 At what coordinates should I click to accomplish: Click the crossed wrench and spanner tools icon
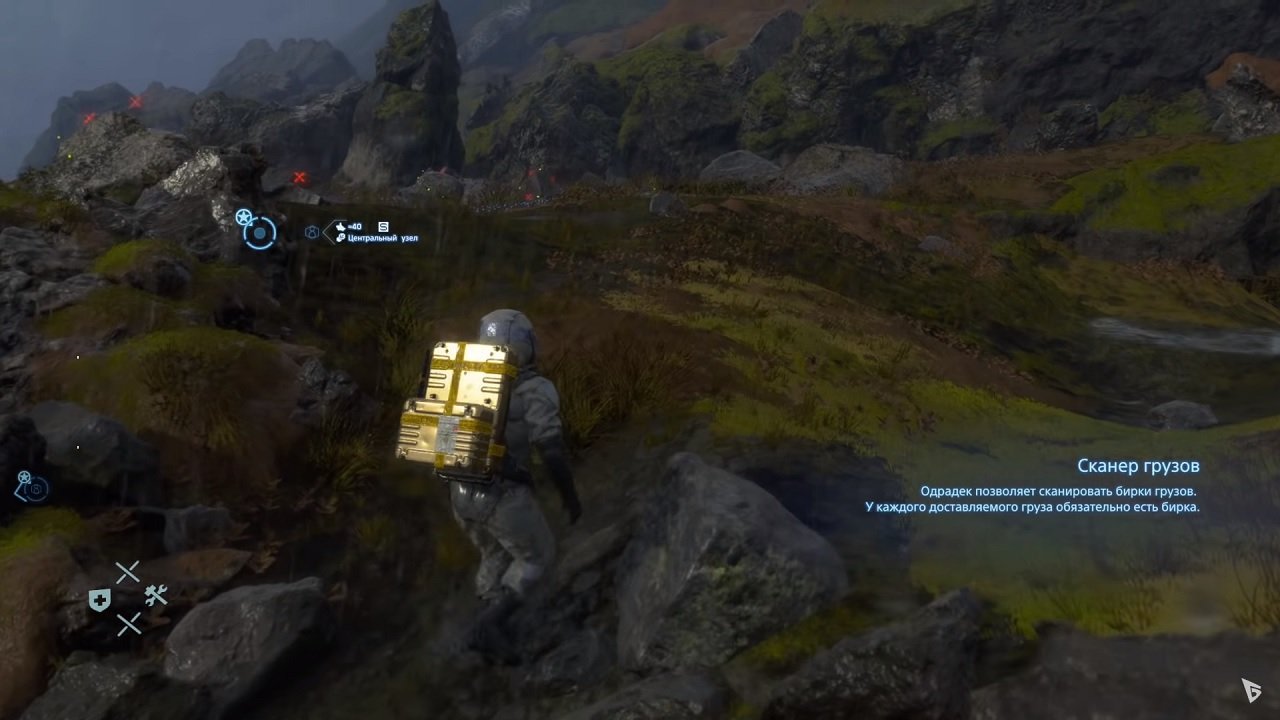157,594
